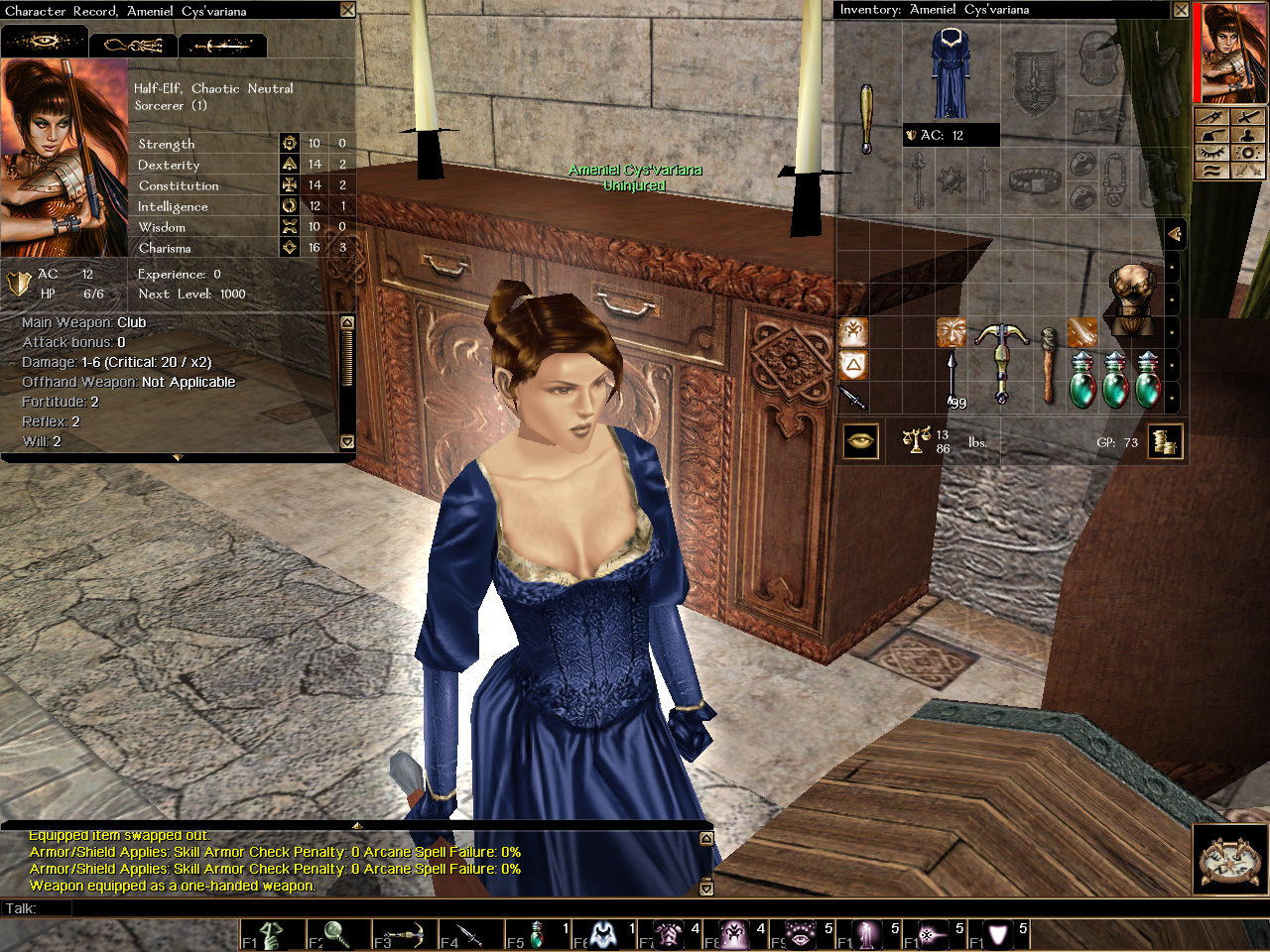The image size is (1270, 952).
Task: Select the light crossbow in the inventory grid
Action: 1002,362
